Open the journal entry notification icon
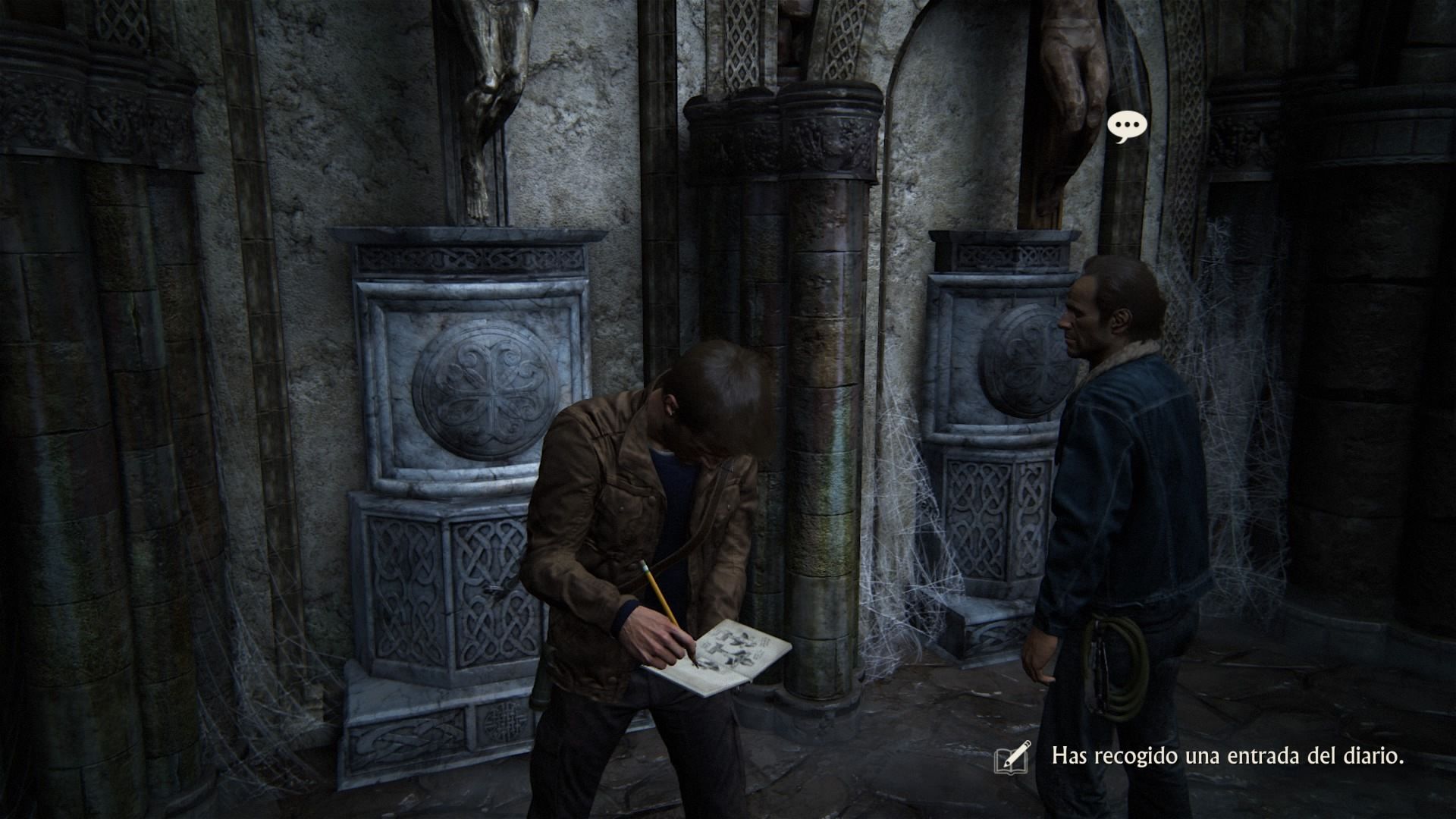 pos(1013,757)
